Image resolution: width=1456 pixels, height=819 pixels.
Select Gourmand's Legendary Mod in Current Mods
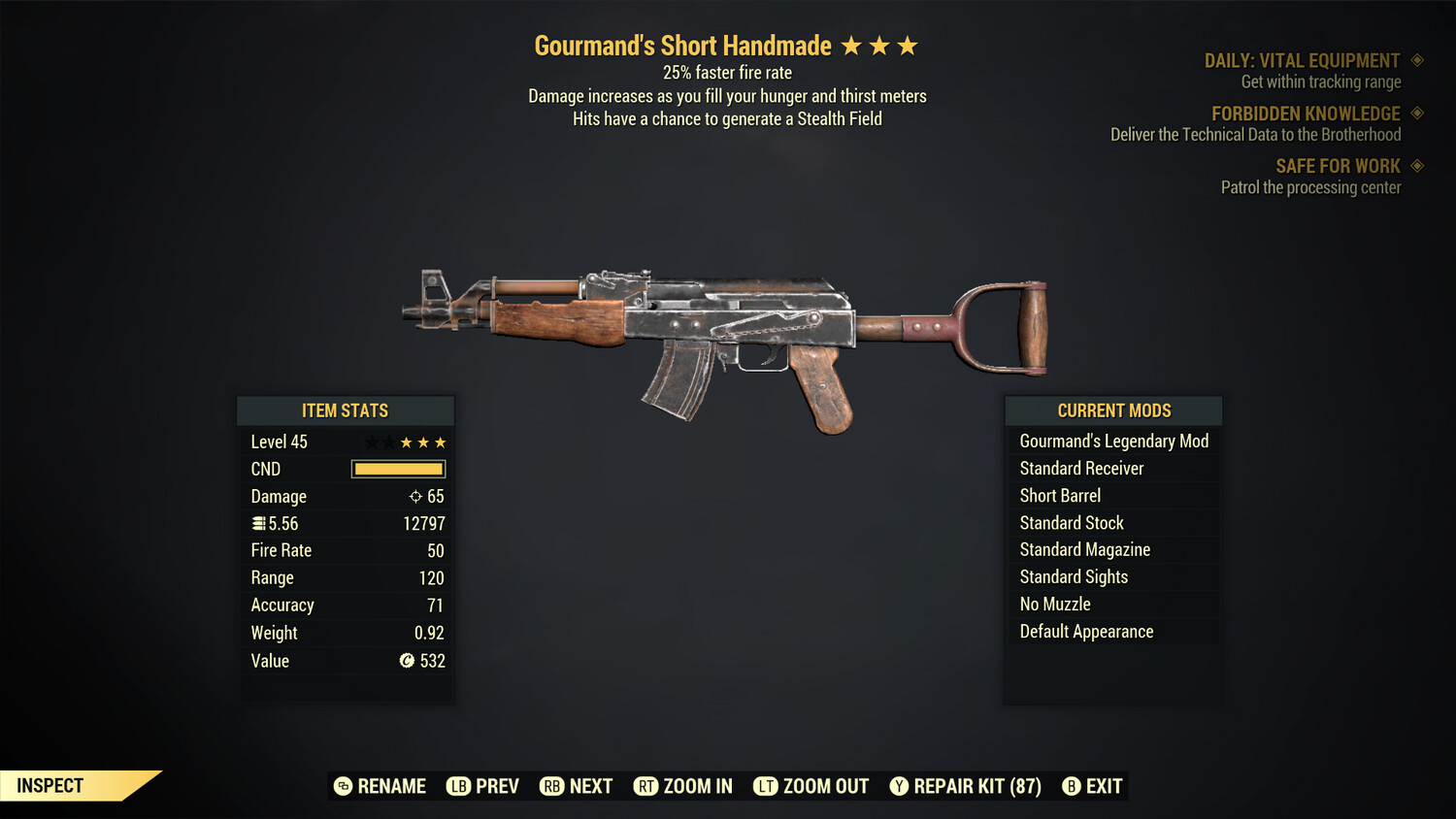tap(1113, 441)
